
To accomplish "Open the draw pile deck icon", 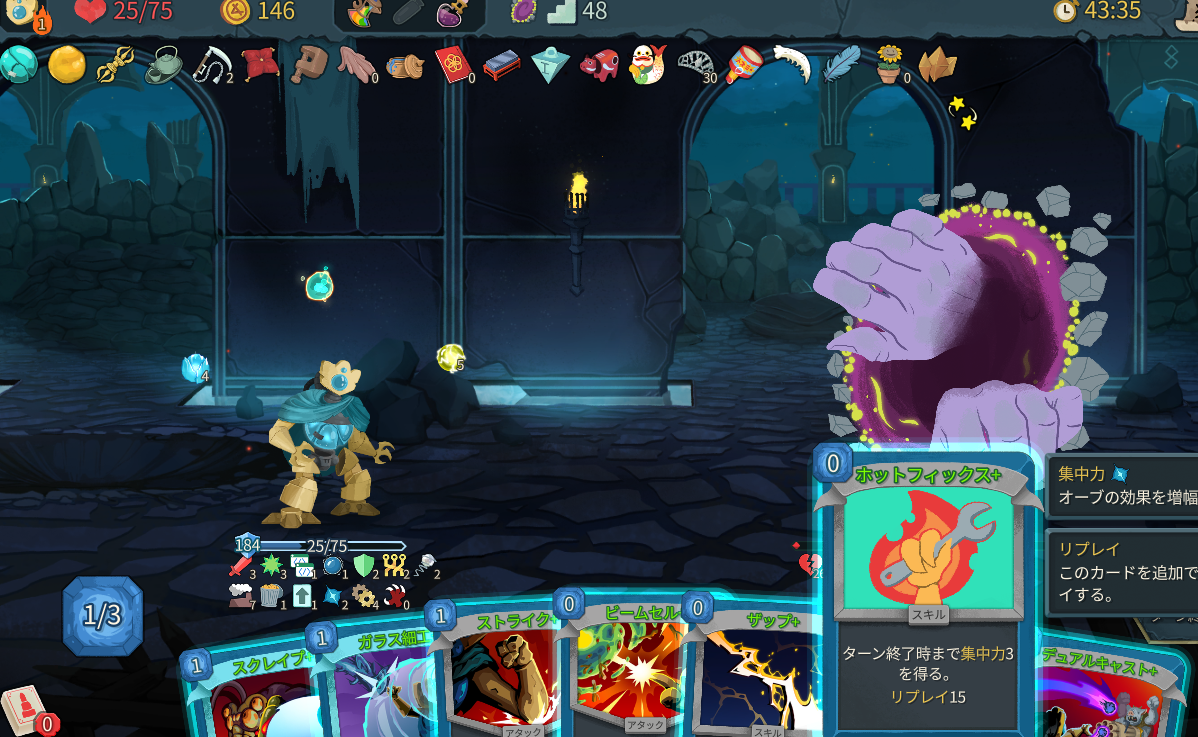I will pyautogui.click(x=22, y=707).
